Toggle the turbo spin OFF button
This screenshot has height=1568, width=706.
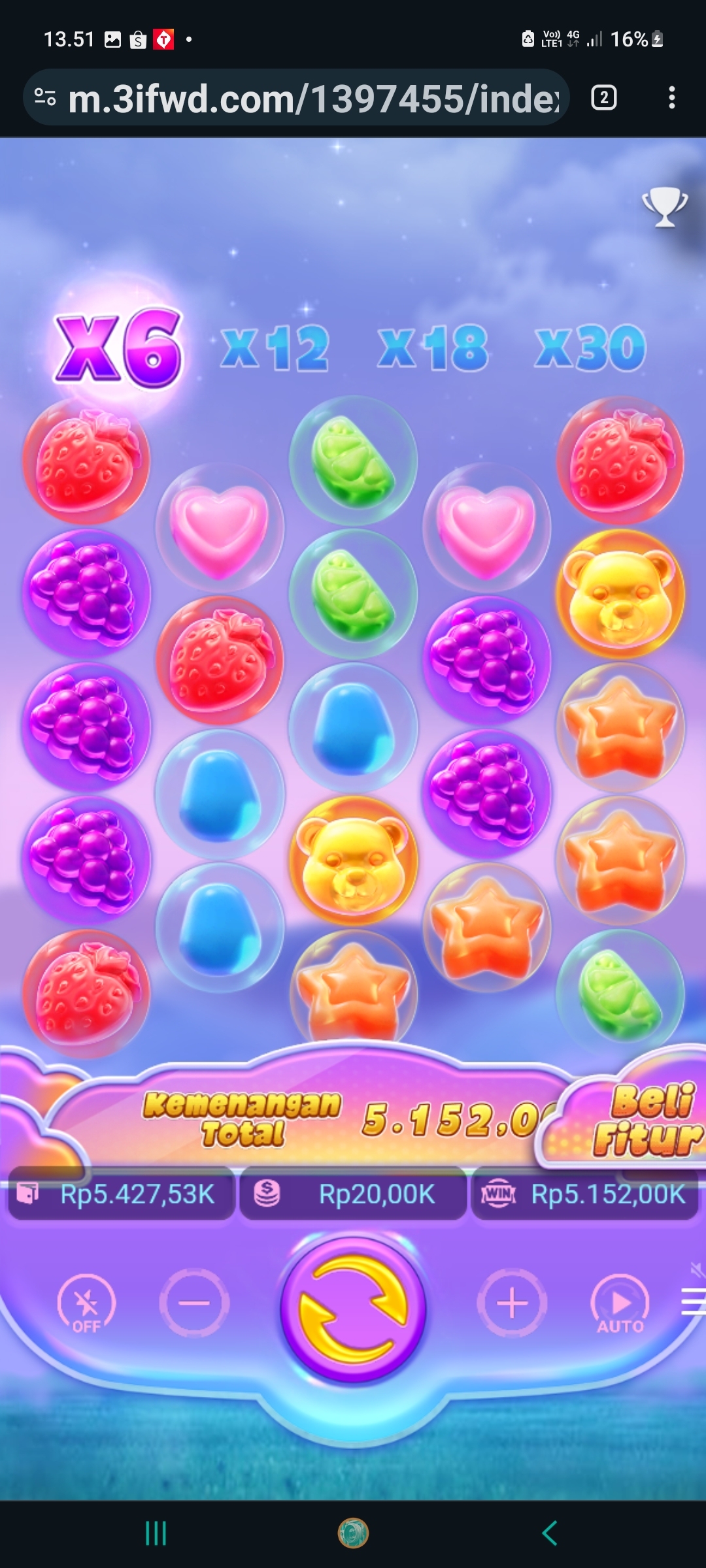(86, 1304)
